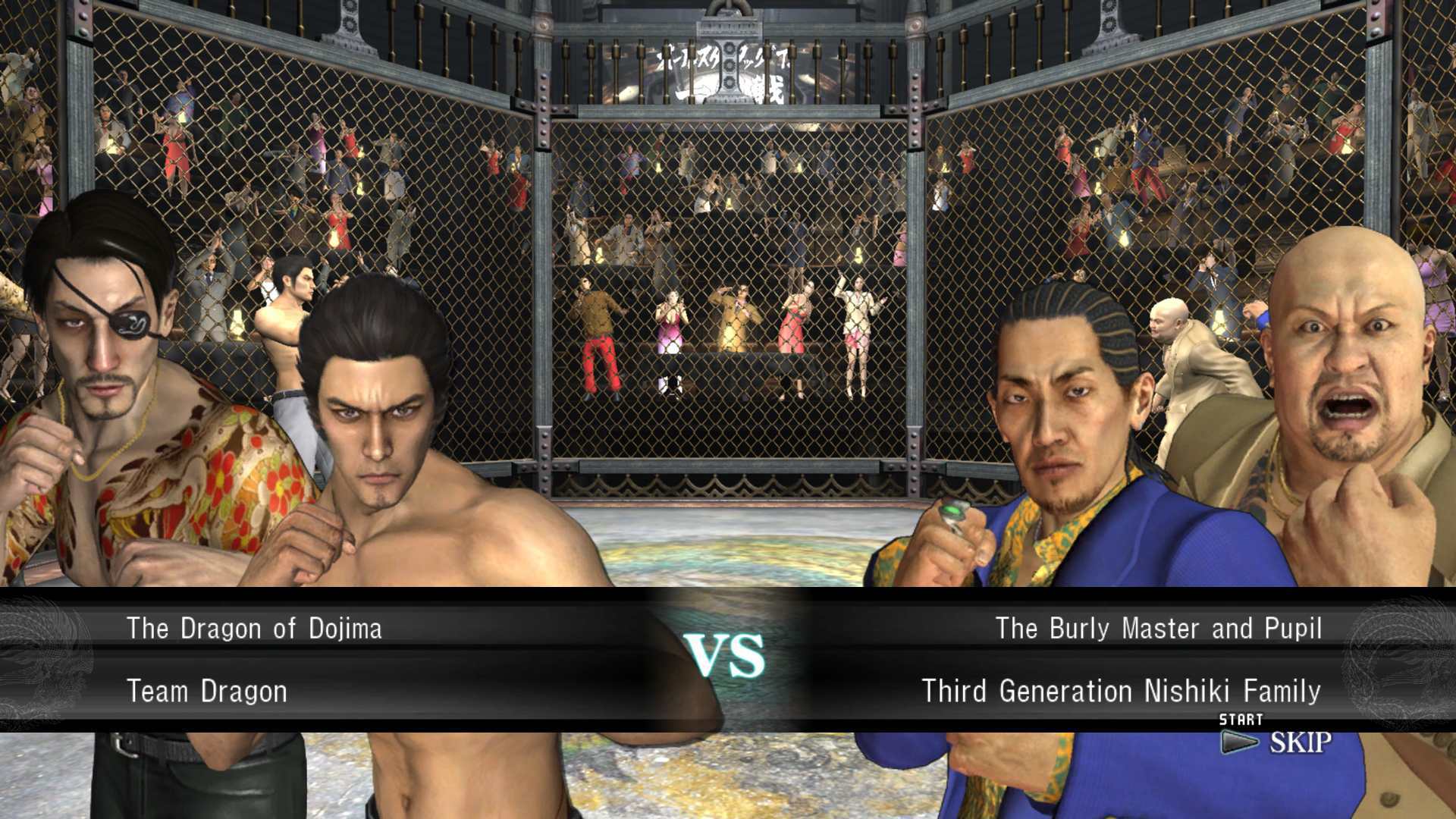Click the glowing tournament signboard above the cage
The image size is (1456, 819).
tap(728, 68)
